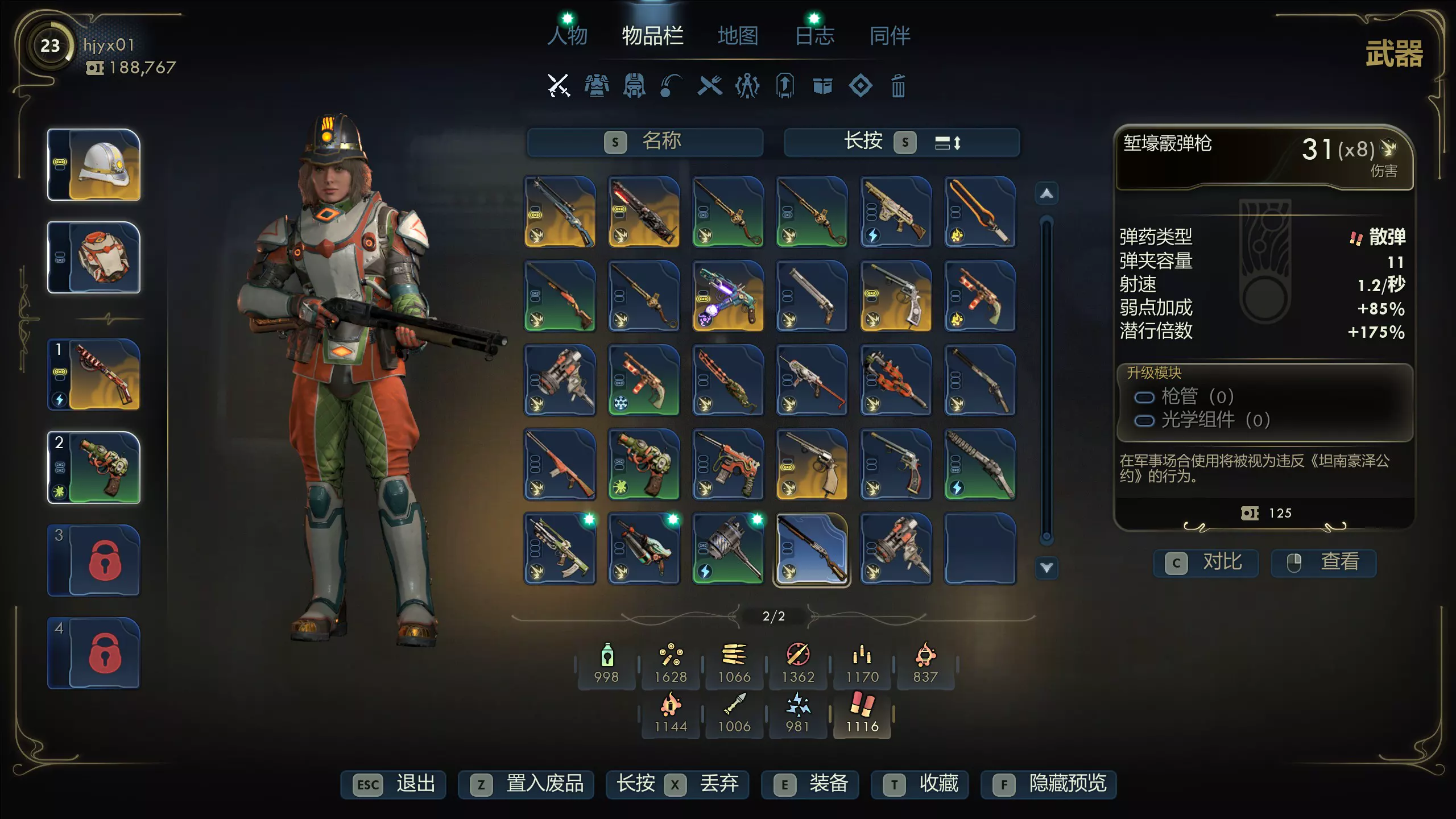The width and height of the screenshot is (1456, 819).
Task: Select the equipped body armor slot
Action: click(94, 258)
